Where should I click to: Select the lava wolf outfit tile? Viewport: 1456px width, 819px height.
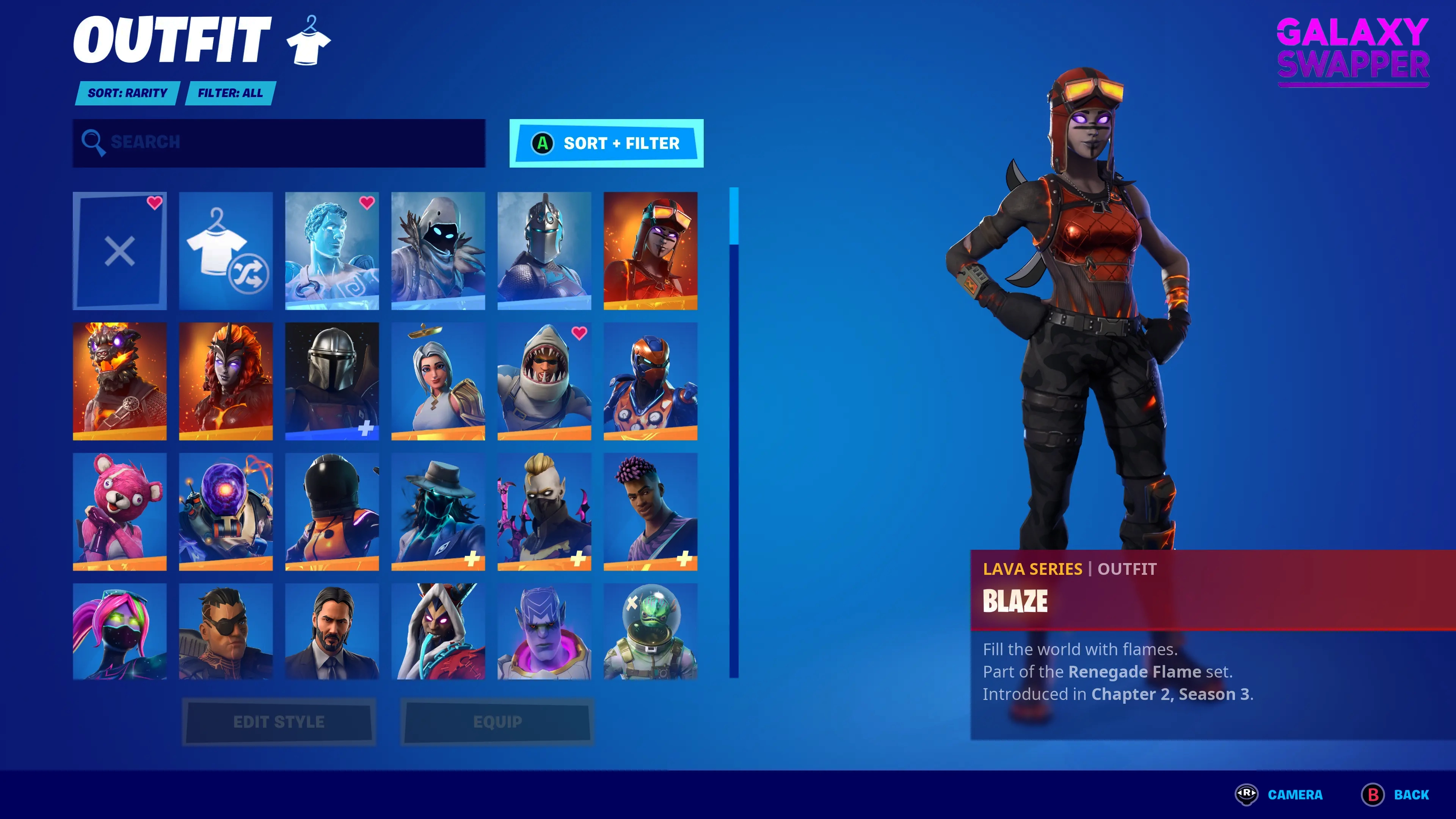pyautogui.click(x=119, y=381)
